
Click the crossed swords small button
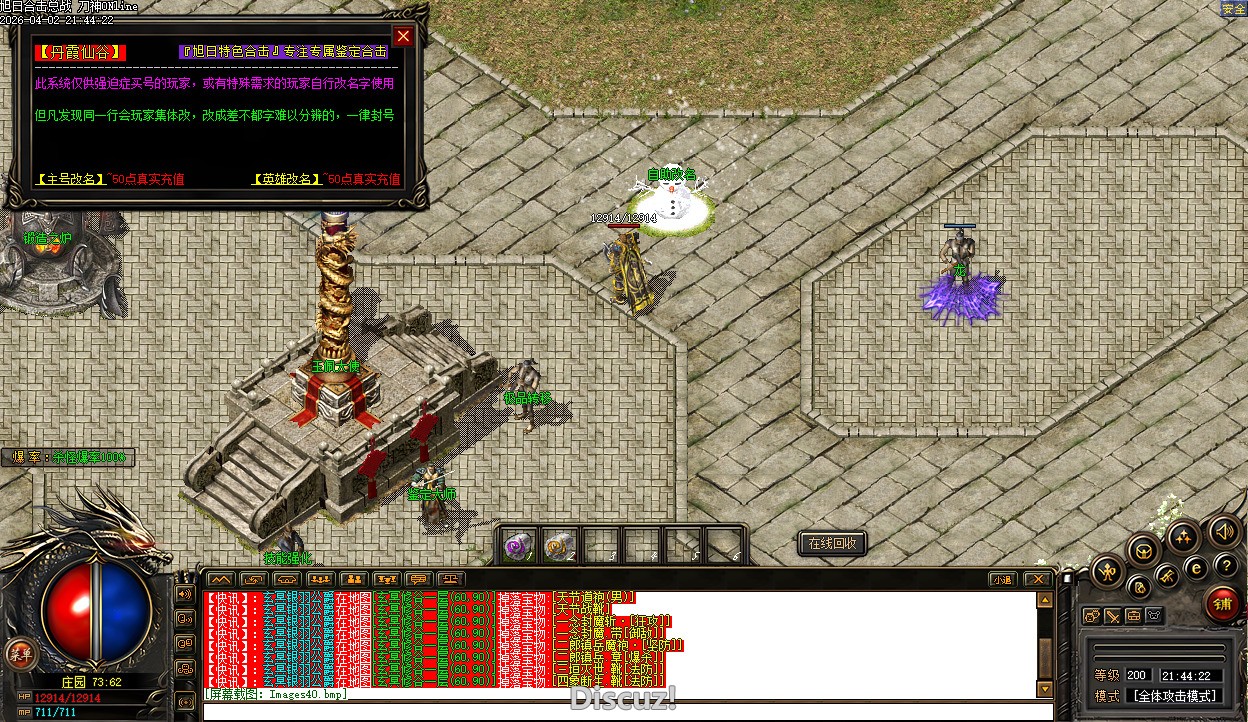pos(1113,616)
